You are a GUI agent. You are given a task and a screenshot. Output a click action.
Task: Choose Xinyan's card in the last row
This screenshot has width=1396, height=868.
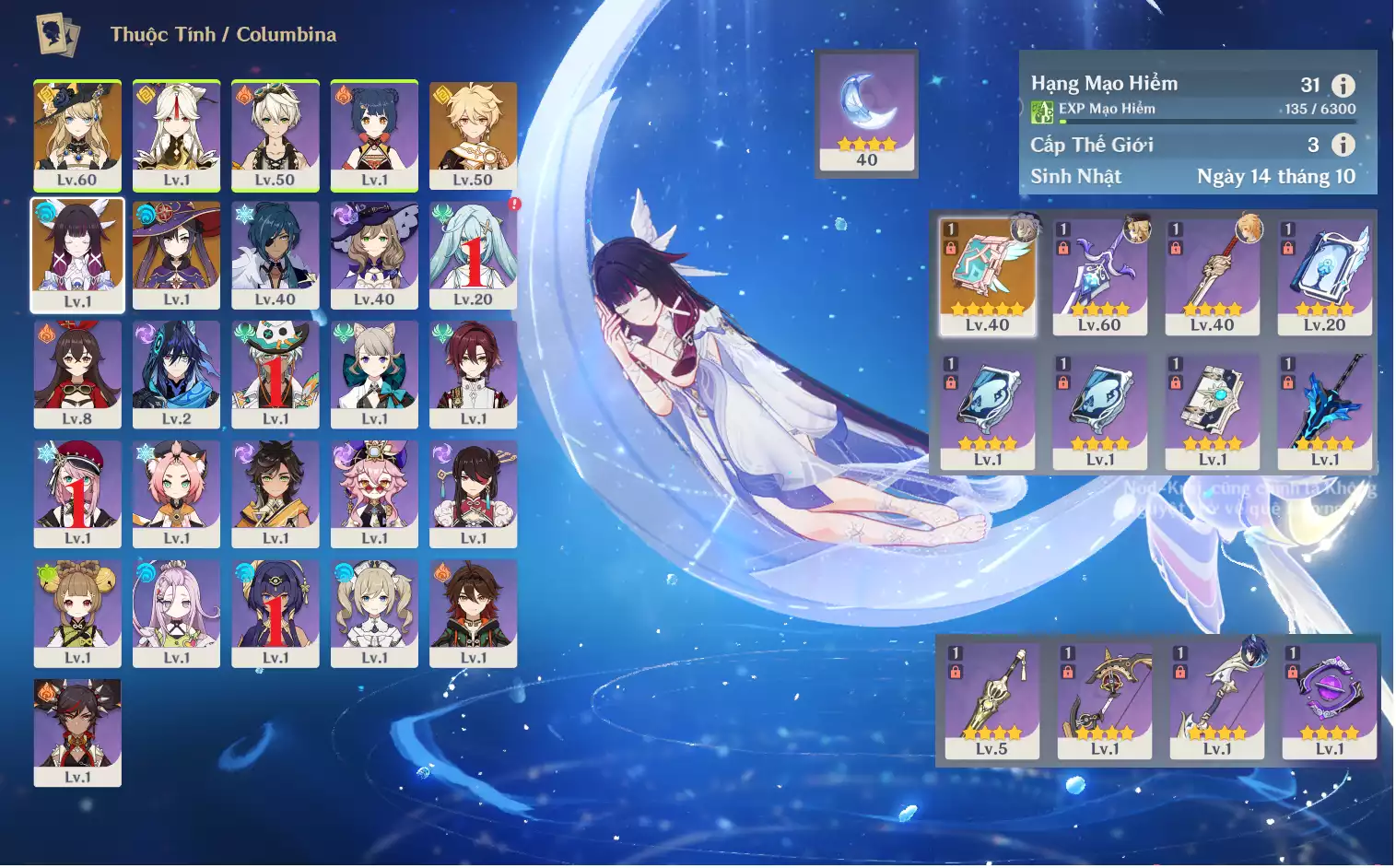(x=77, y=733)
